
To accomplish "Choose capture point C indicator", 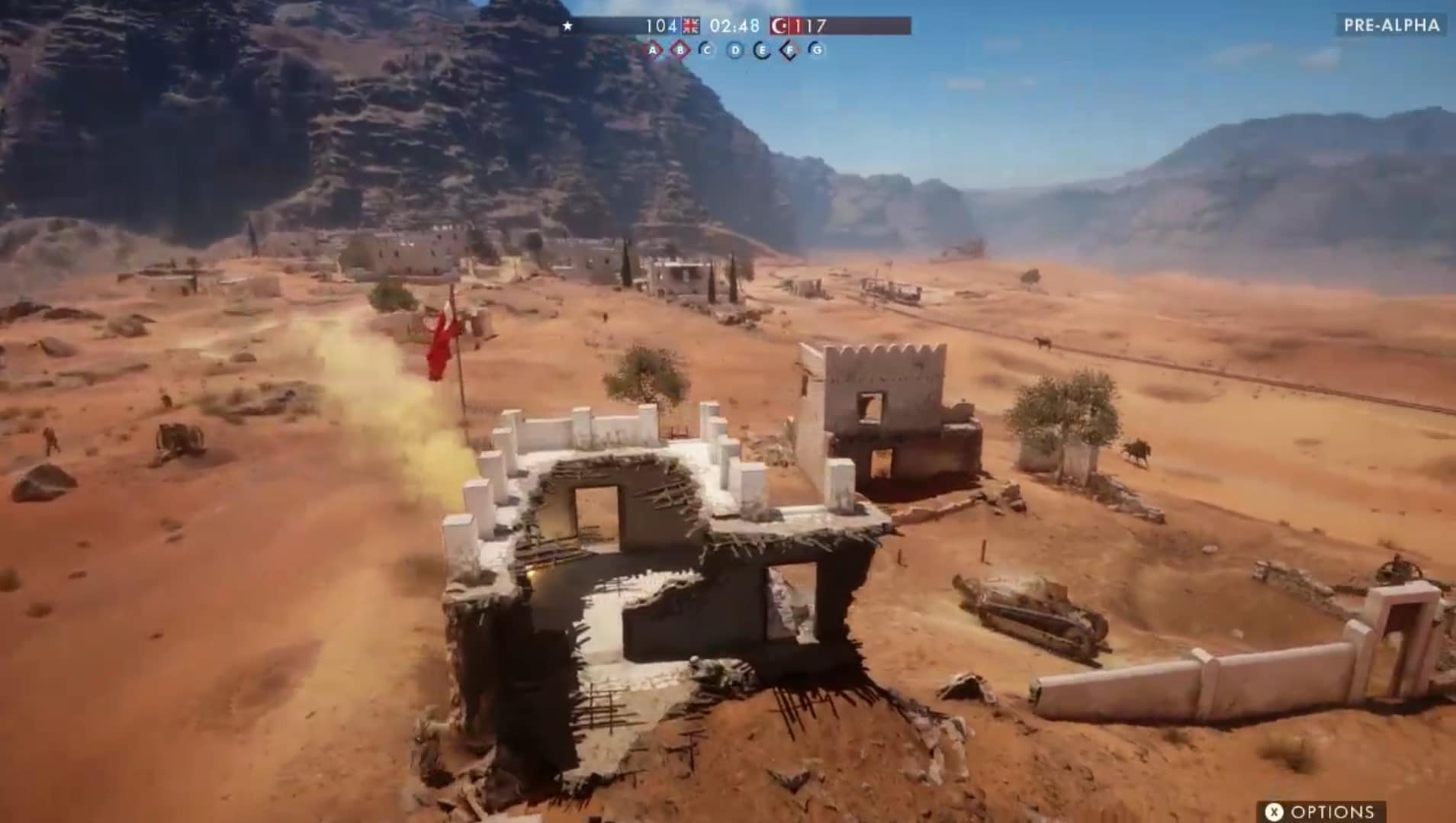I will pos(707,50).
